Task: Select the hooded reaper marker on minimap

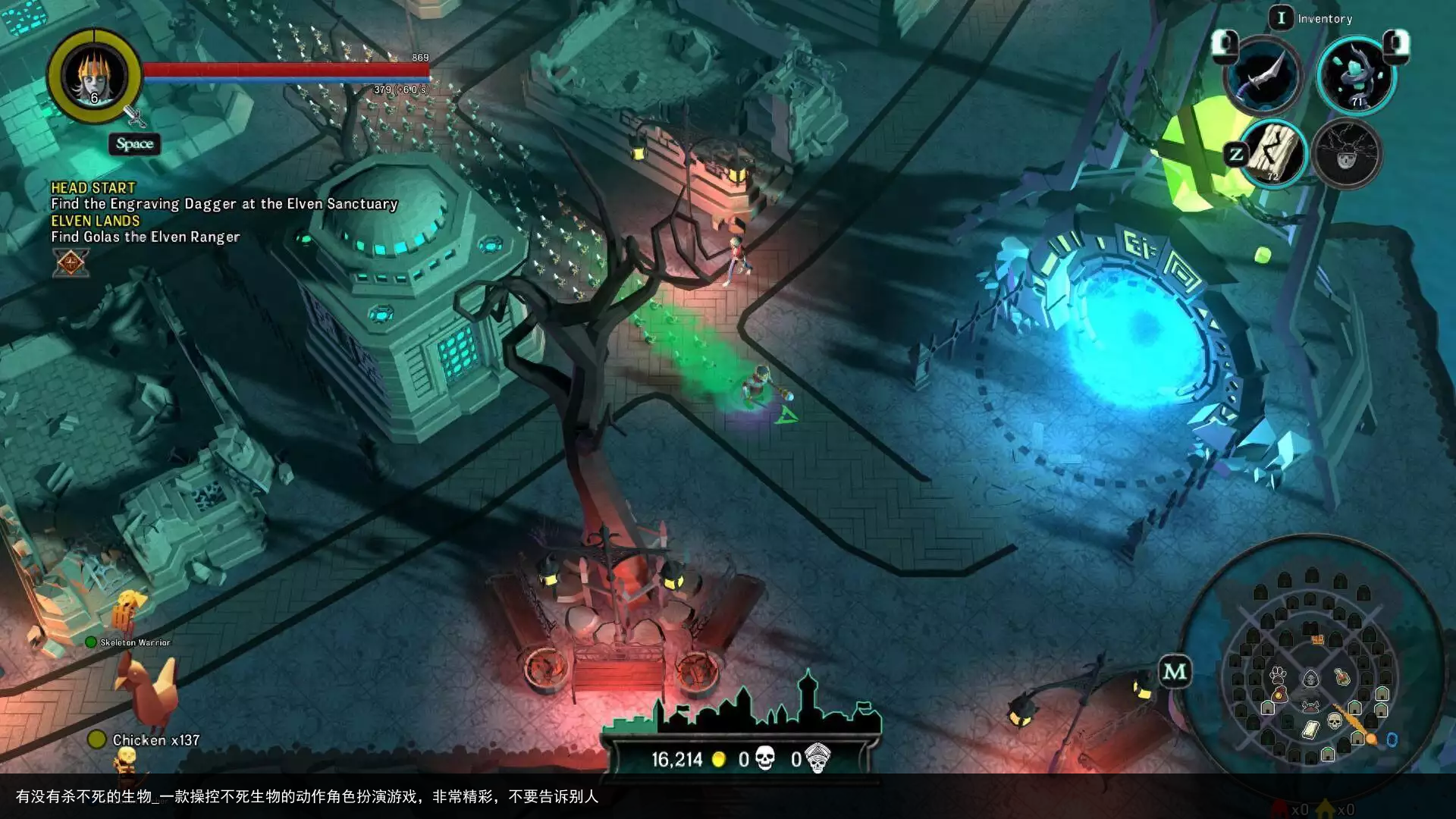Action: pyautogui.click(x=1310, y=678)
